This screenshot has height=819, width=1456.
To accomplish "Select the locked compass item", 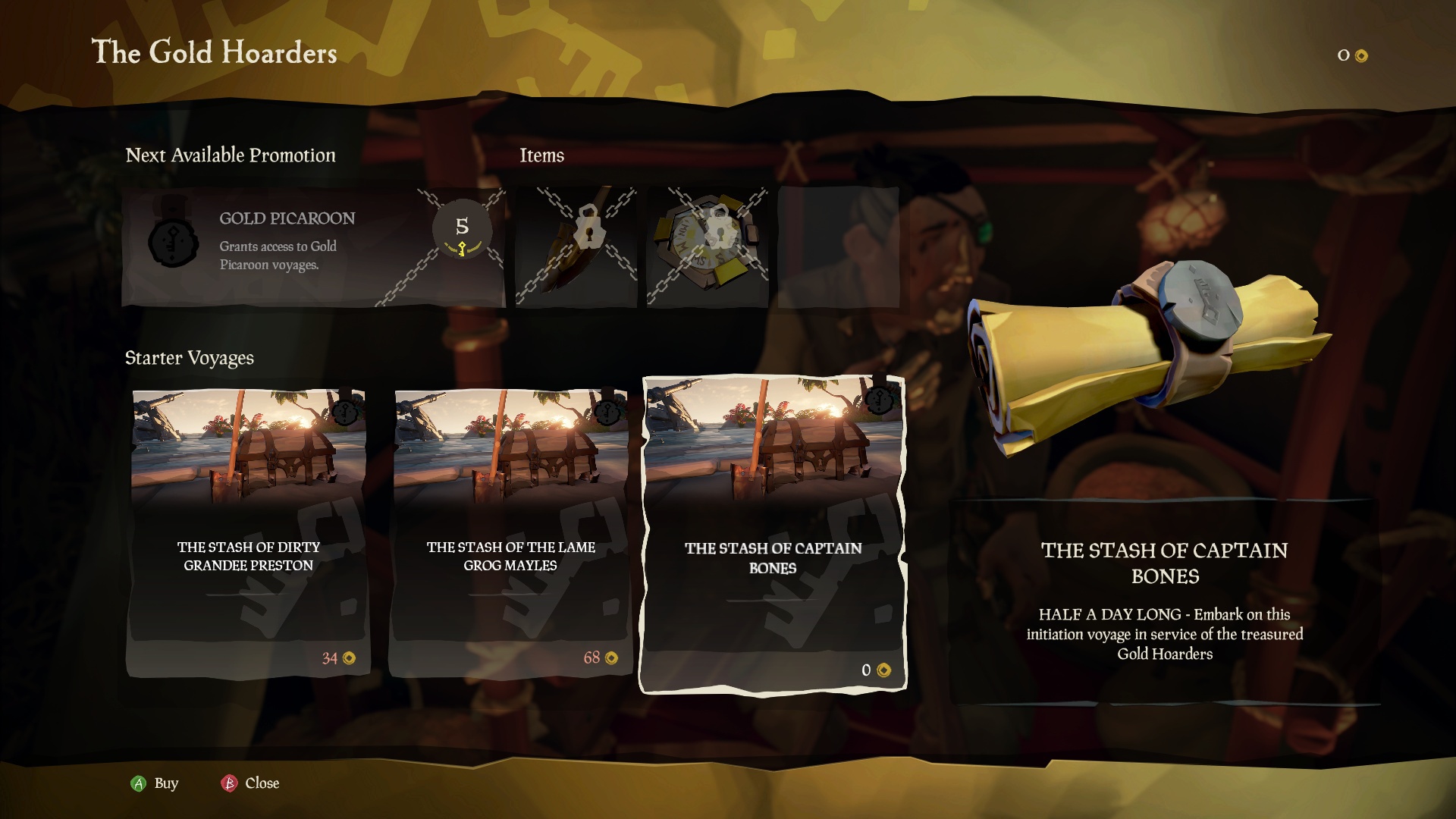I will point(708,246).
